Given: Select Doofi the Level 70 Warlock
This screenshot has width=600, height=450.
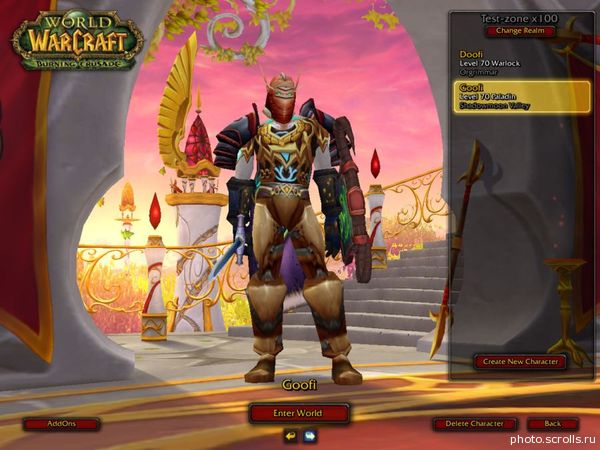Looking at the screenshot, I should 518,62.
